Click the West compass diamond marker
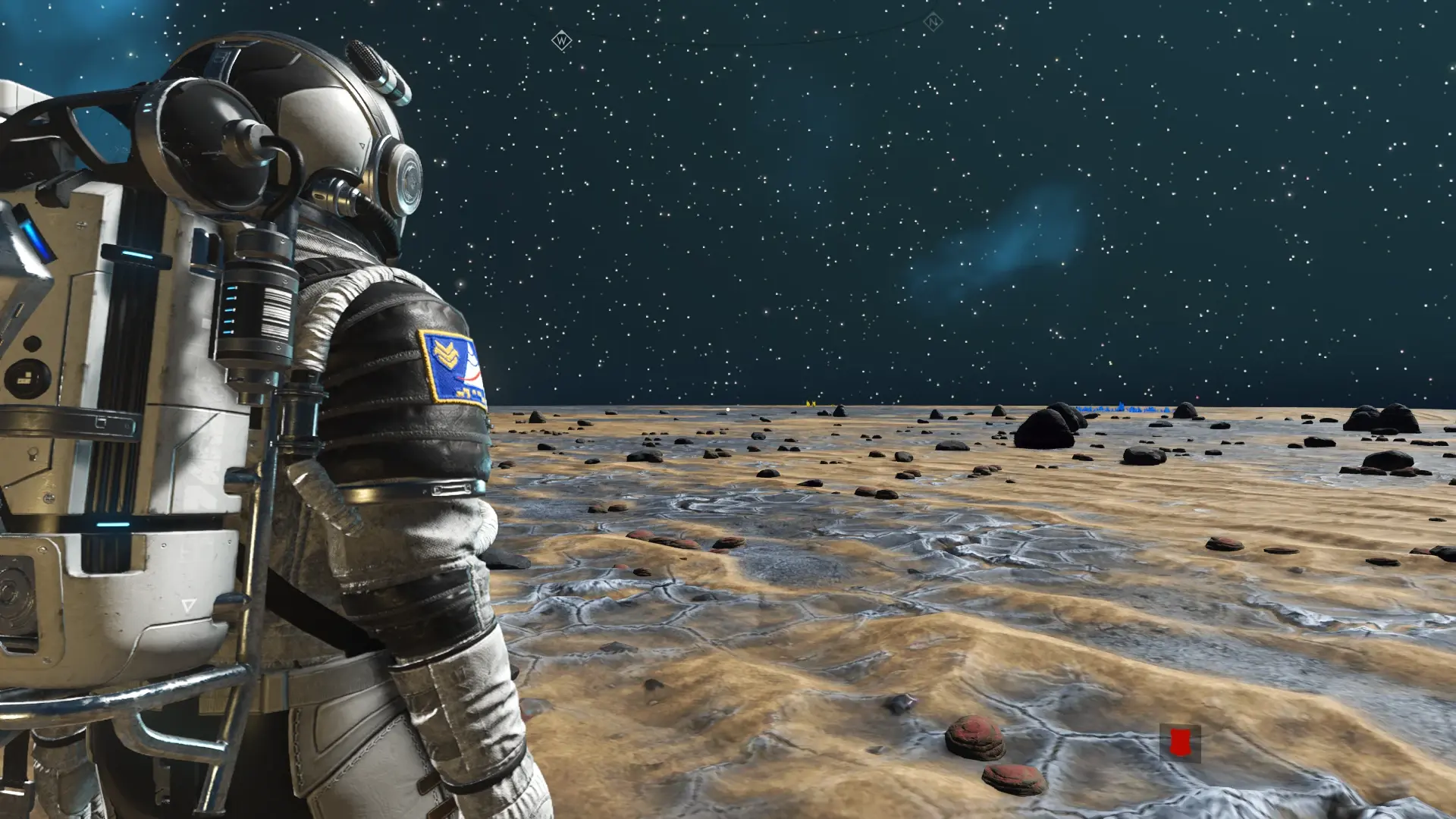 click(x=561, y=40)
